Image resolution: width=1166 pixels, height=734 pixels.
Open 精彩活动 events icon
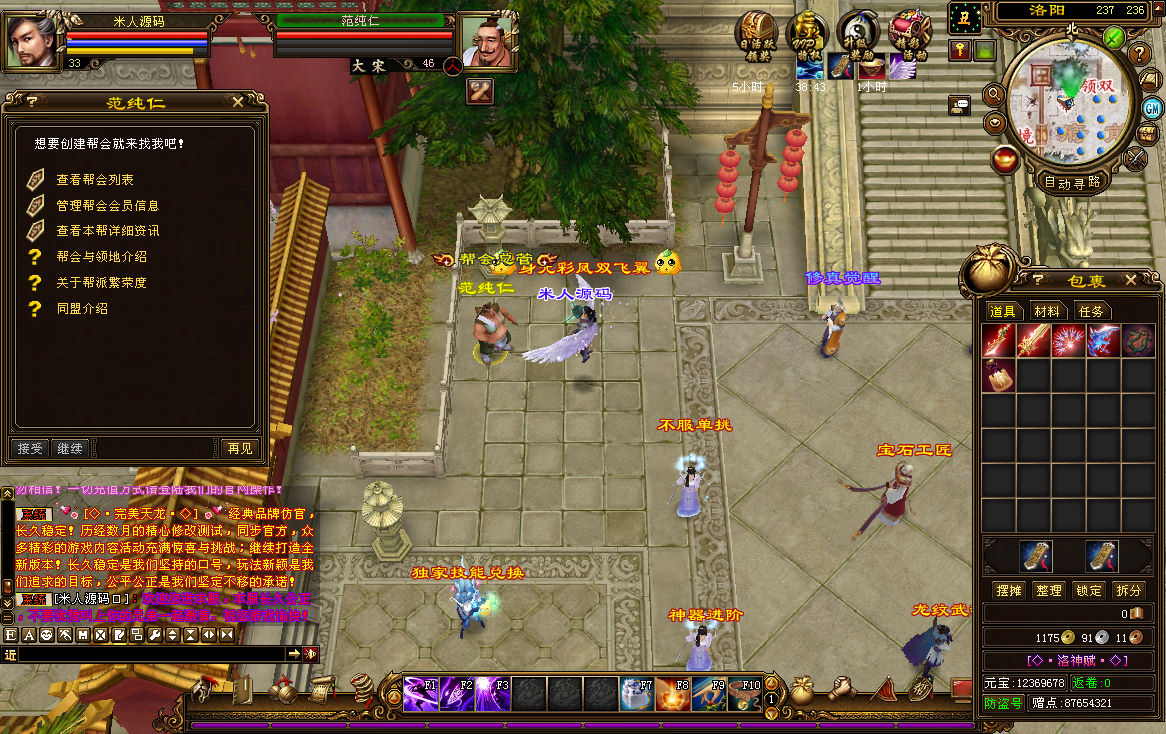click(x=909, y=33)
